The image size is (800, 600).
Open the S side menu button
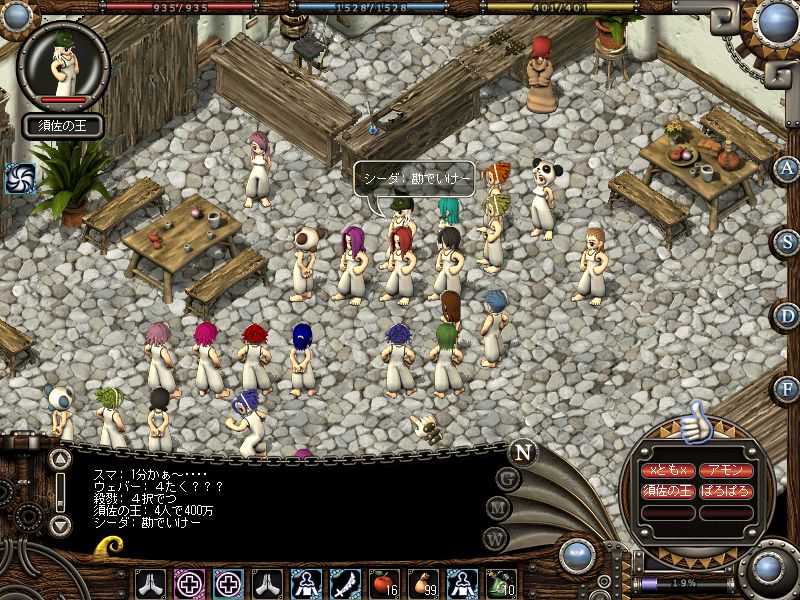click(x=788, y=241)
